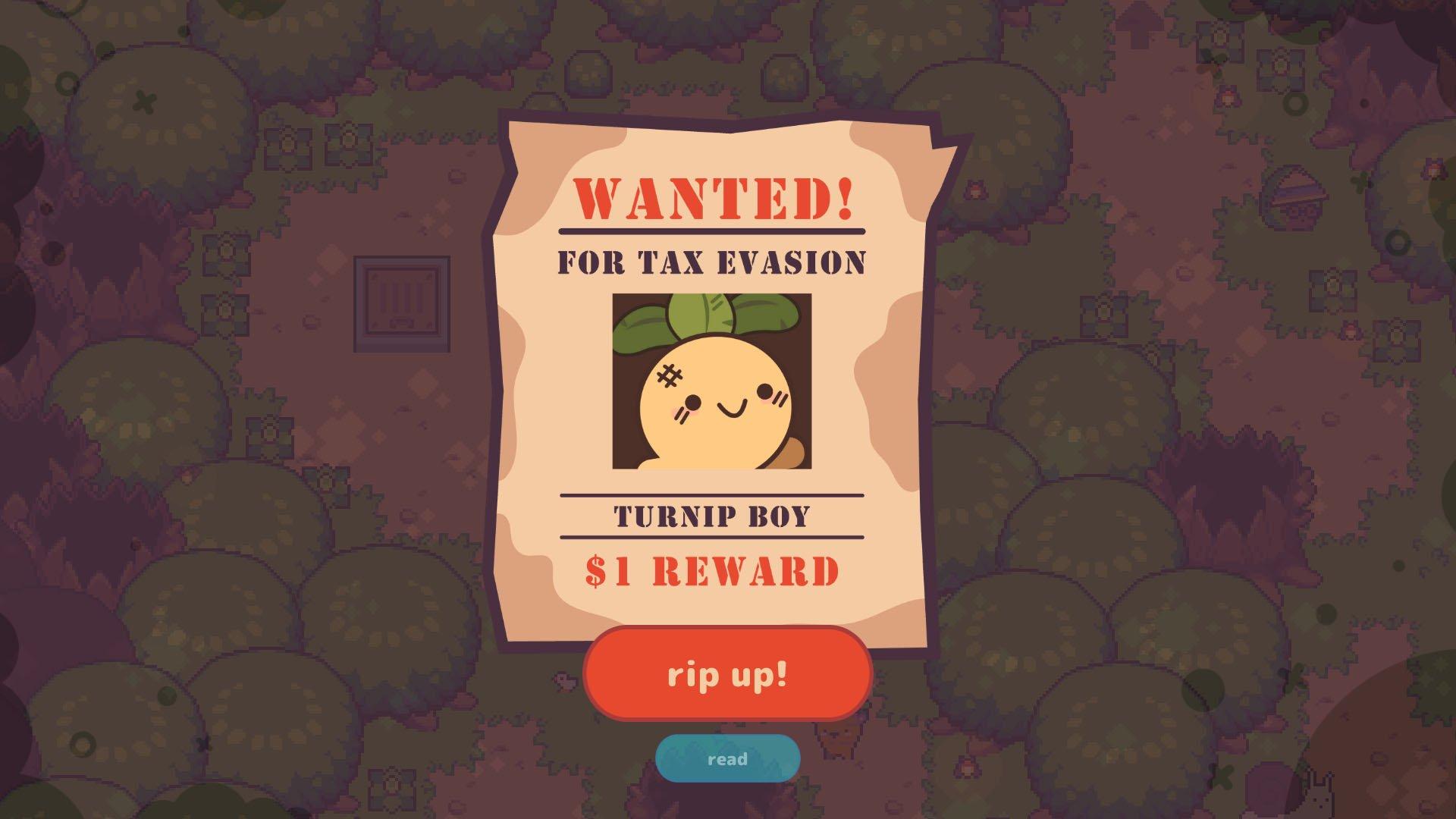Click the dark X marking on the grass bottom right
This screenshot has height=819, width=1456.
click(1222, 776)
